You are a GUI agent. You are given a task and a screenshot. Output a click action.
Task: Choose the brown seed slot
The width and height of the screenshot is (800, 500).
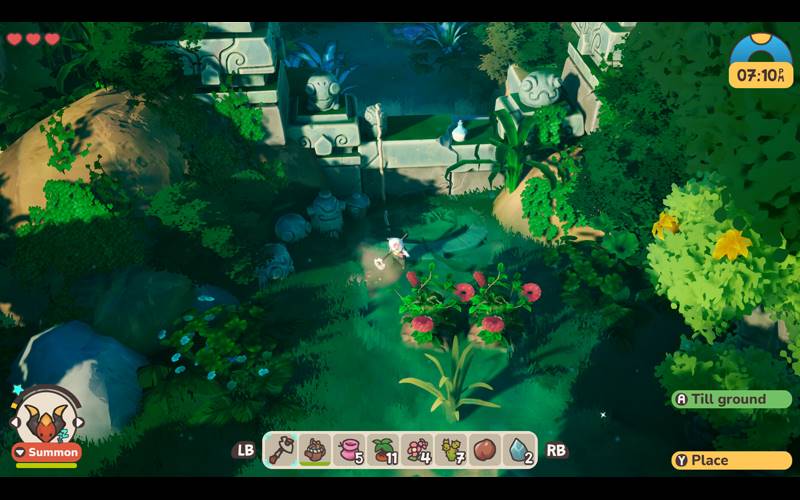point(486,449)
